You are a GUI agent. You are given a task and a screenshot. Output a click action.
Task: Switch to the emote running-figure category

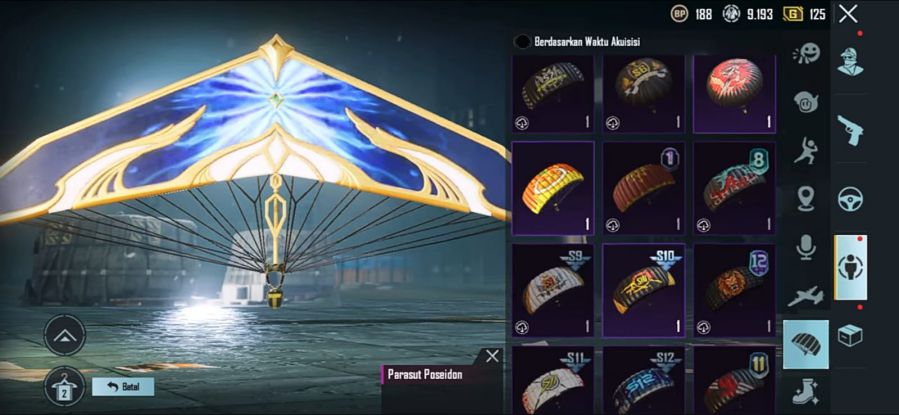805,151
